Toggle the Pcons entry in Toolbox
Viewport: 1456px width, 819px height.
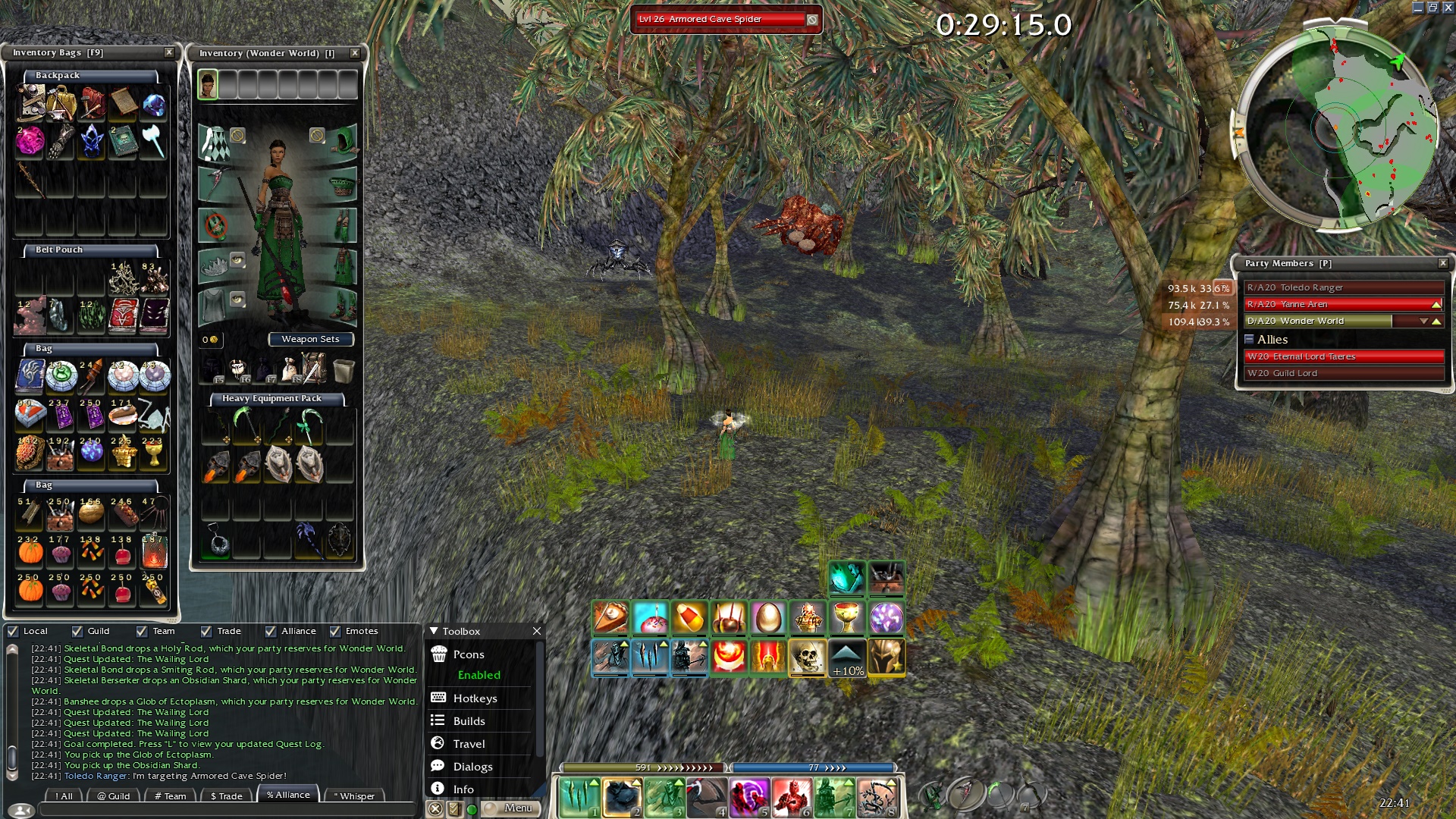point(469,654)
